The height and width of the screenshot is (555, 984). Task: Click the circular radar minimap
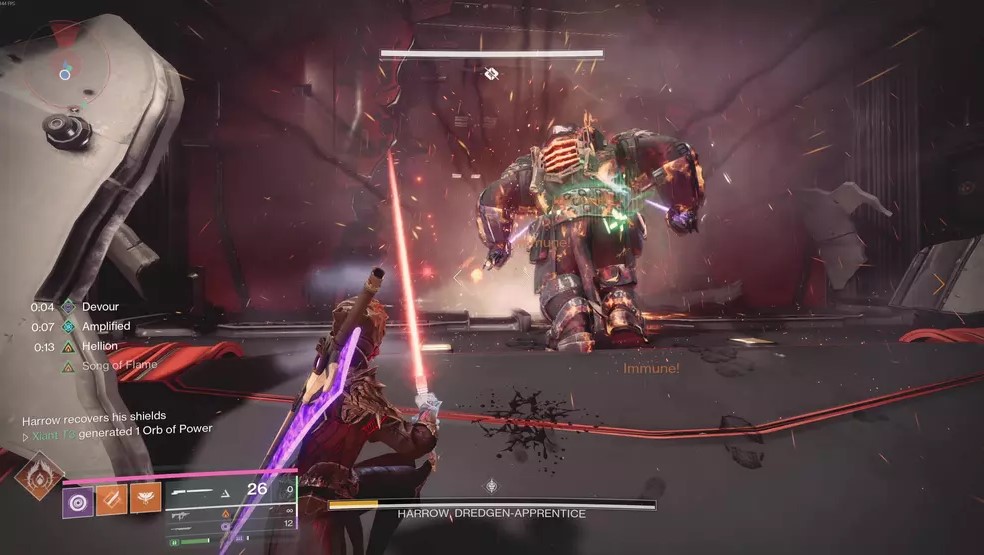(x=64, y=72)
